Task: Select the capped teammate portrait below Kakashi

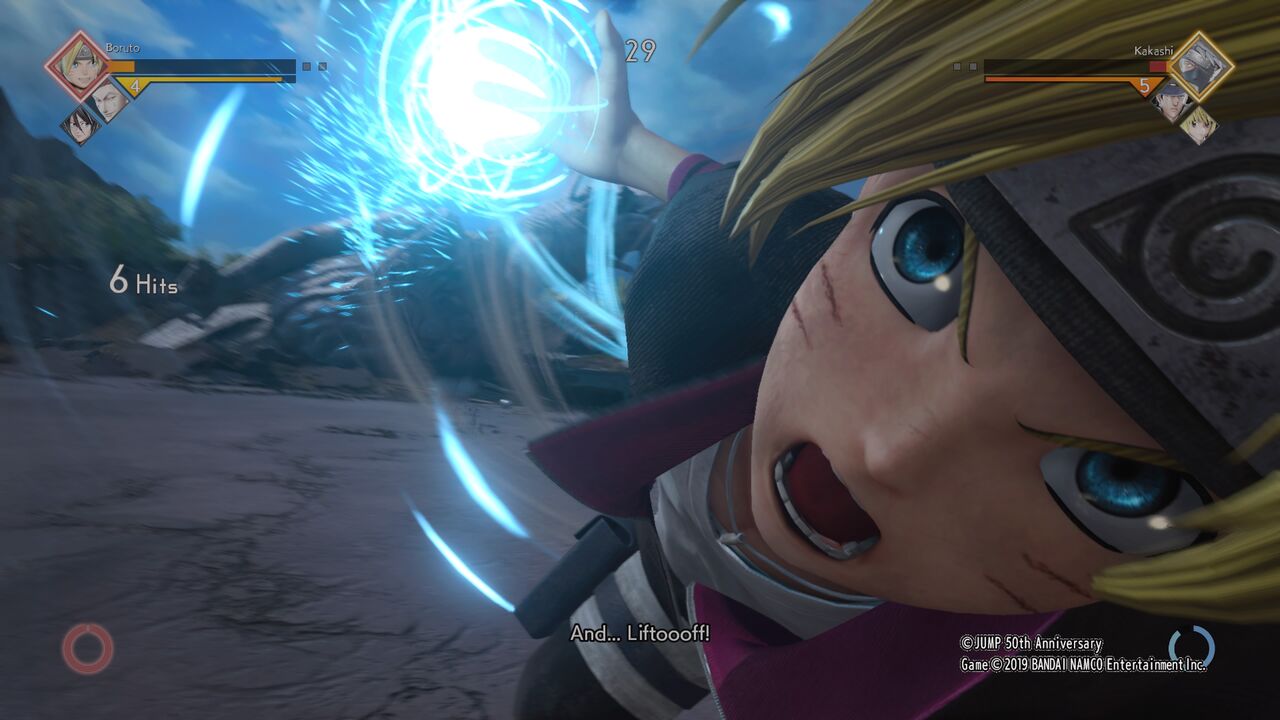Action: (1172, 102)
